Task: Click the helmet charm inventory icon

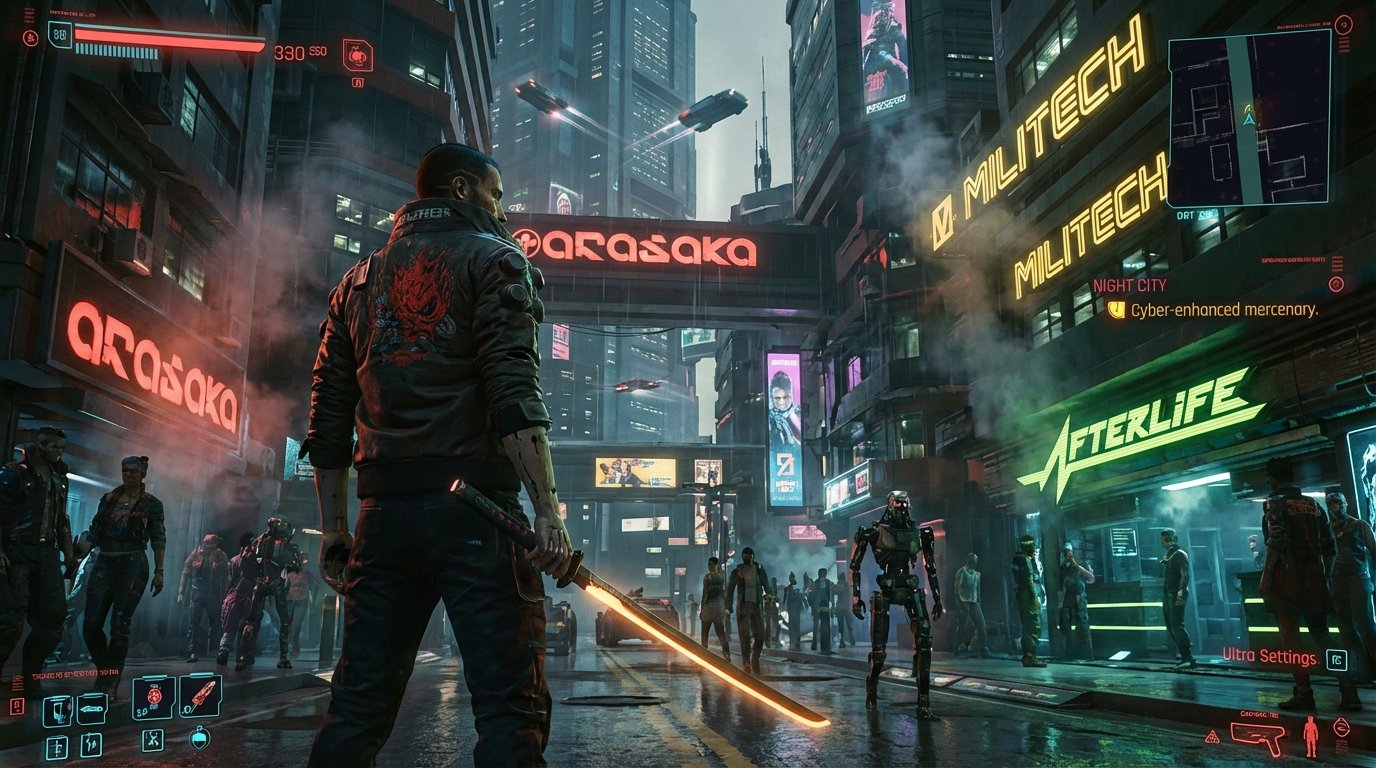Action: tap(199, 738)
